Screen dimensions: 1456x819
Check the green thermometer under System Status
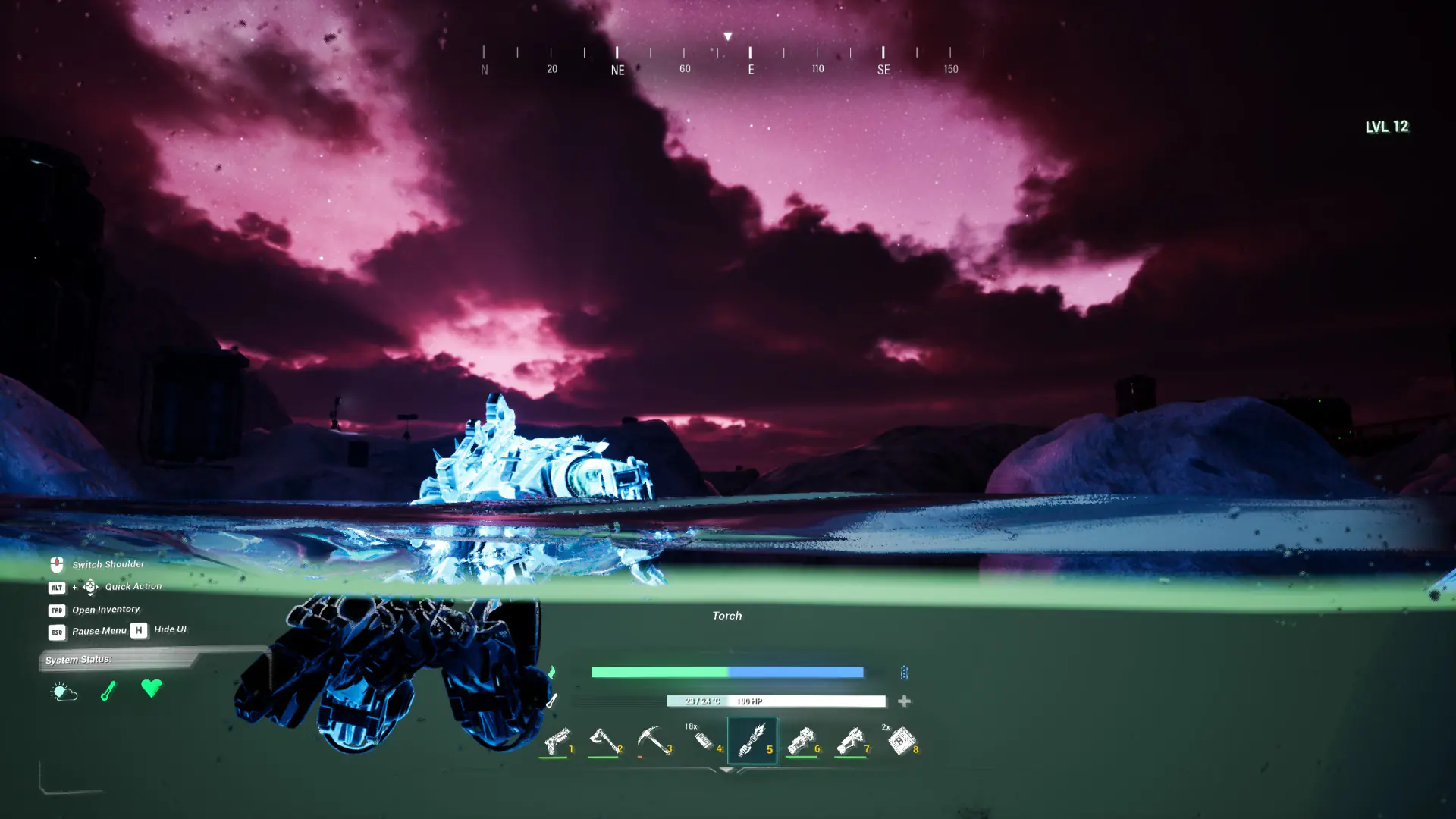pyautogui.click(x=108, y=690)
